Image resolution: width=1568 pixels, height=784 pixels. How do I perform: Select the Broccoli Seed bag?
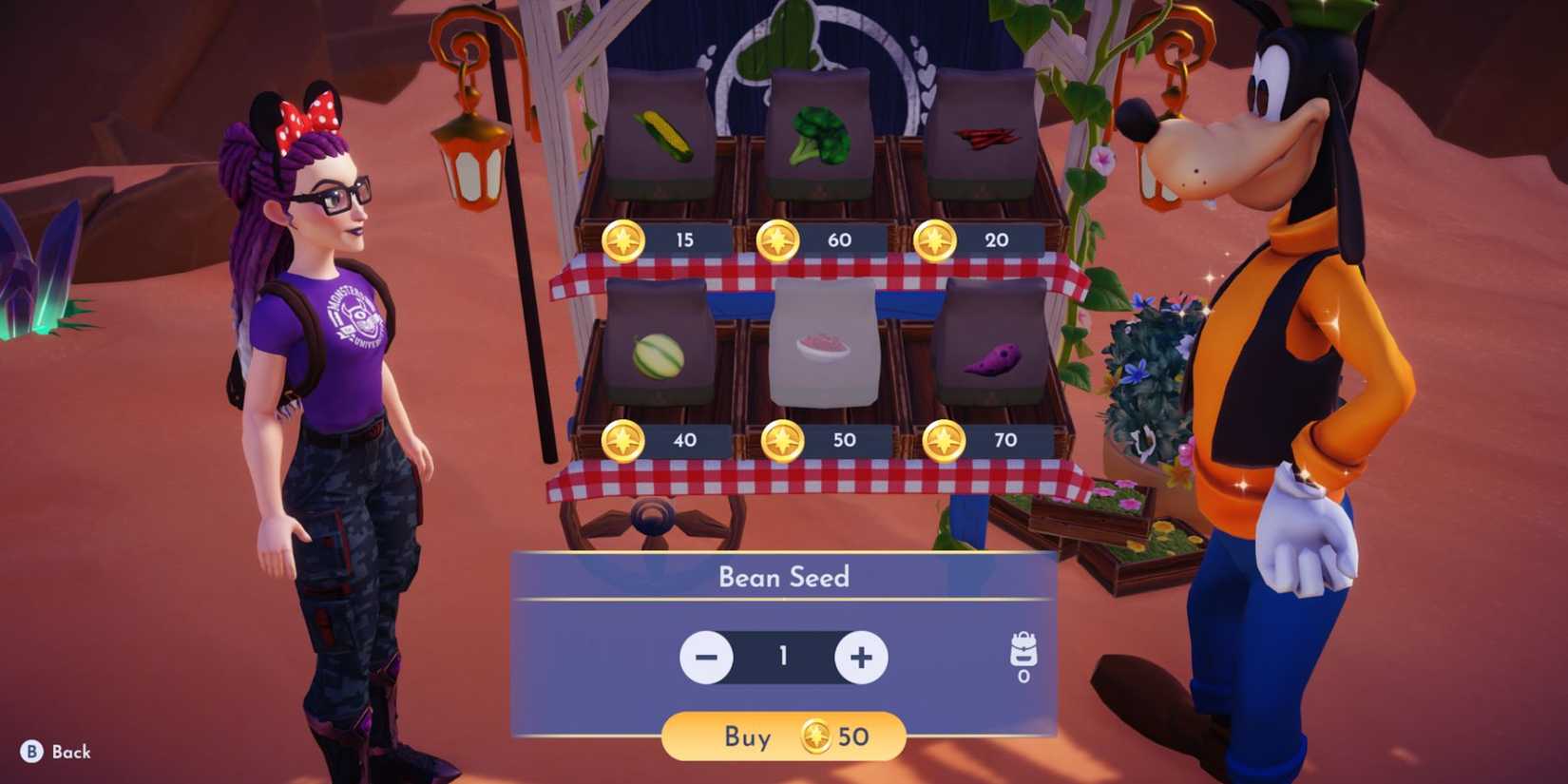point(819,128)
